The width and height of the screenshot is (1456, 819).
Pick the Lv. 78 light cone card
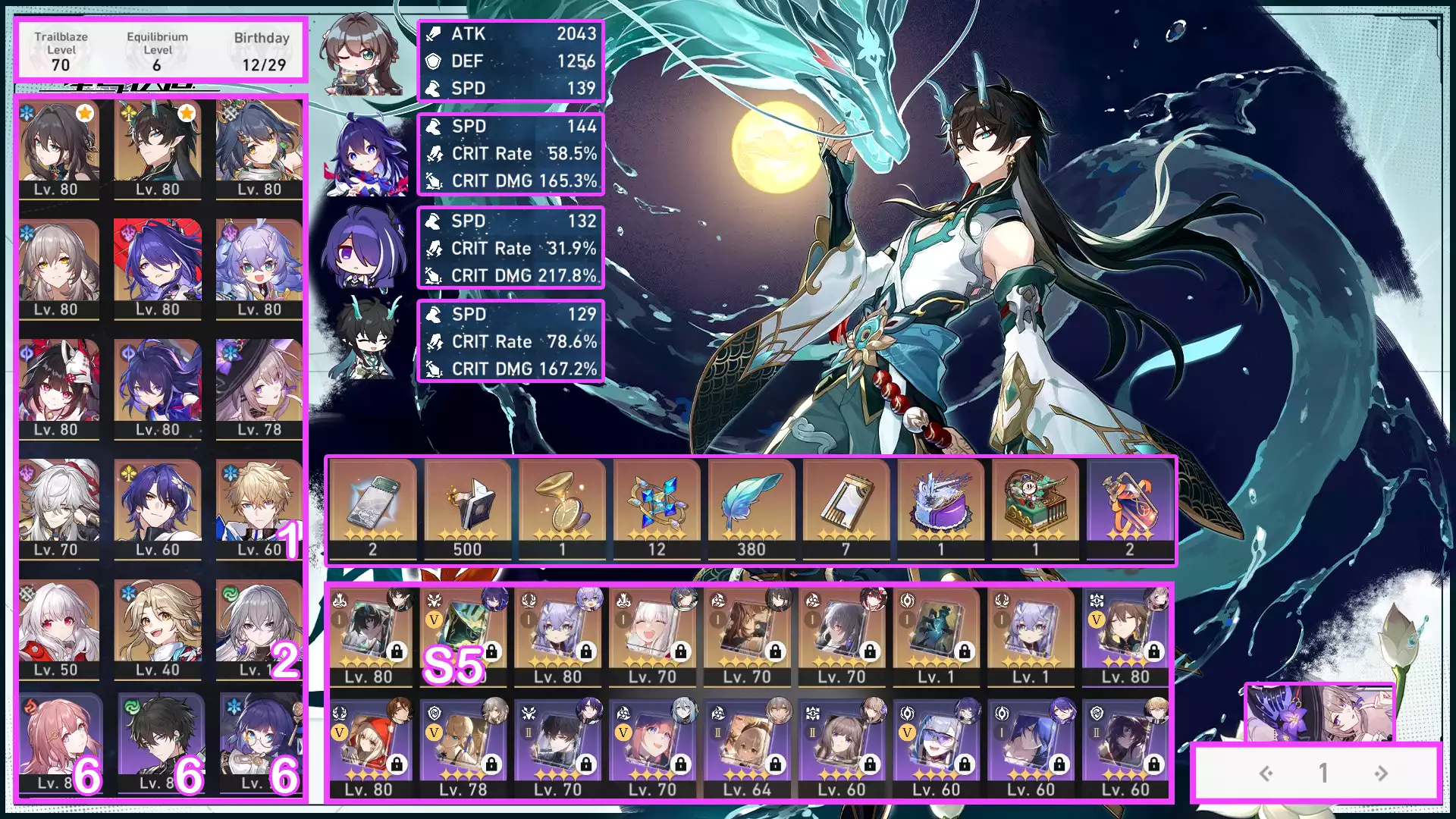463,747
